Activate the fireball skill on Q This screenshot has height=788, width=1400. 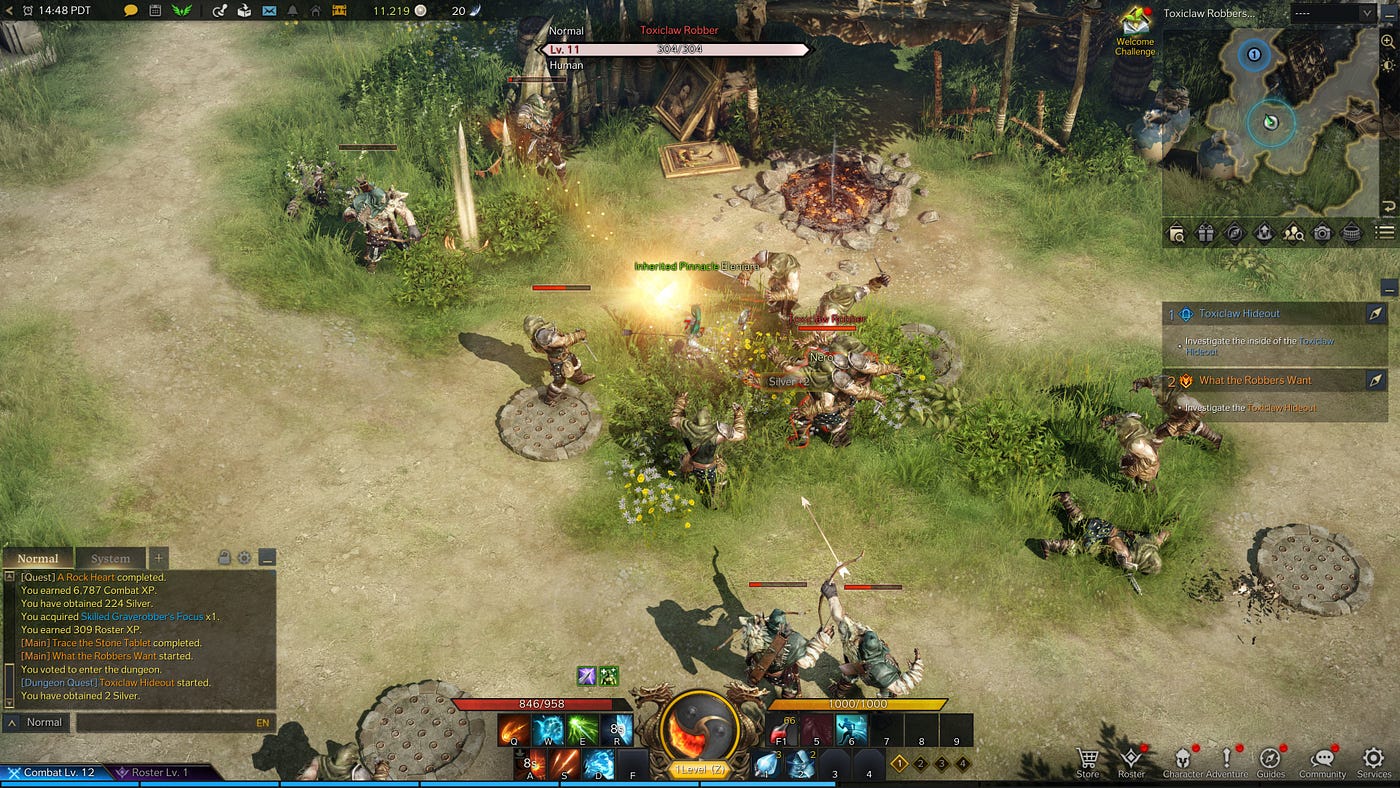pyautogui.click(x=514, y=731)
